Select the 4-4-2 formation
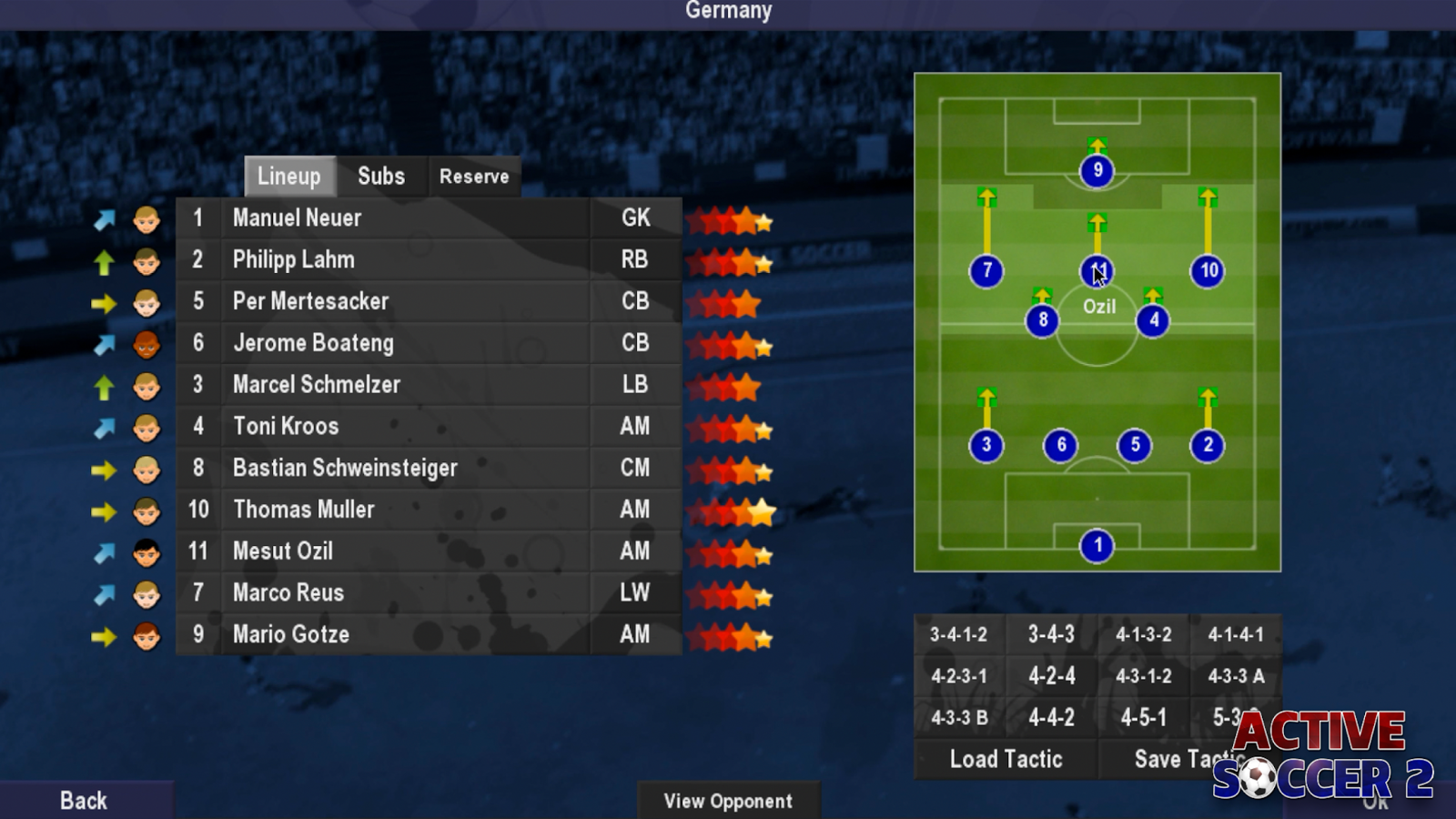Screen dimensions: 1456x819 coord(1051,717)
